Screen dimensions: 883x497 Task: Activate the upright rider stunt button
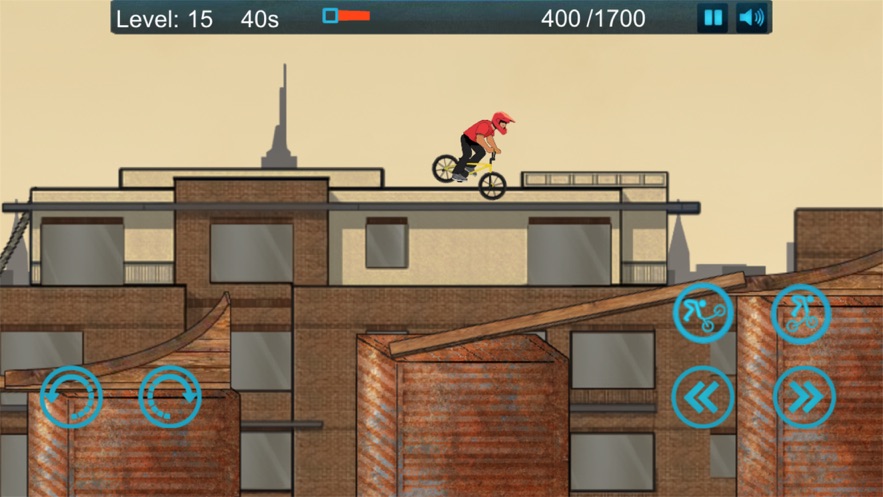(802, 313)
